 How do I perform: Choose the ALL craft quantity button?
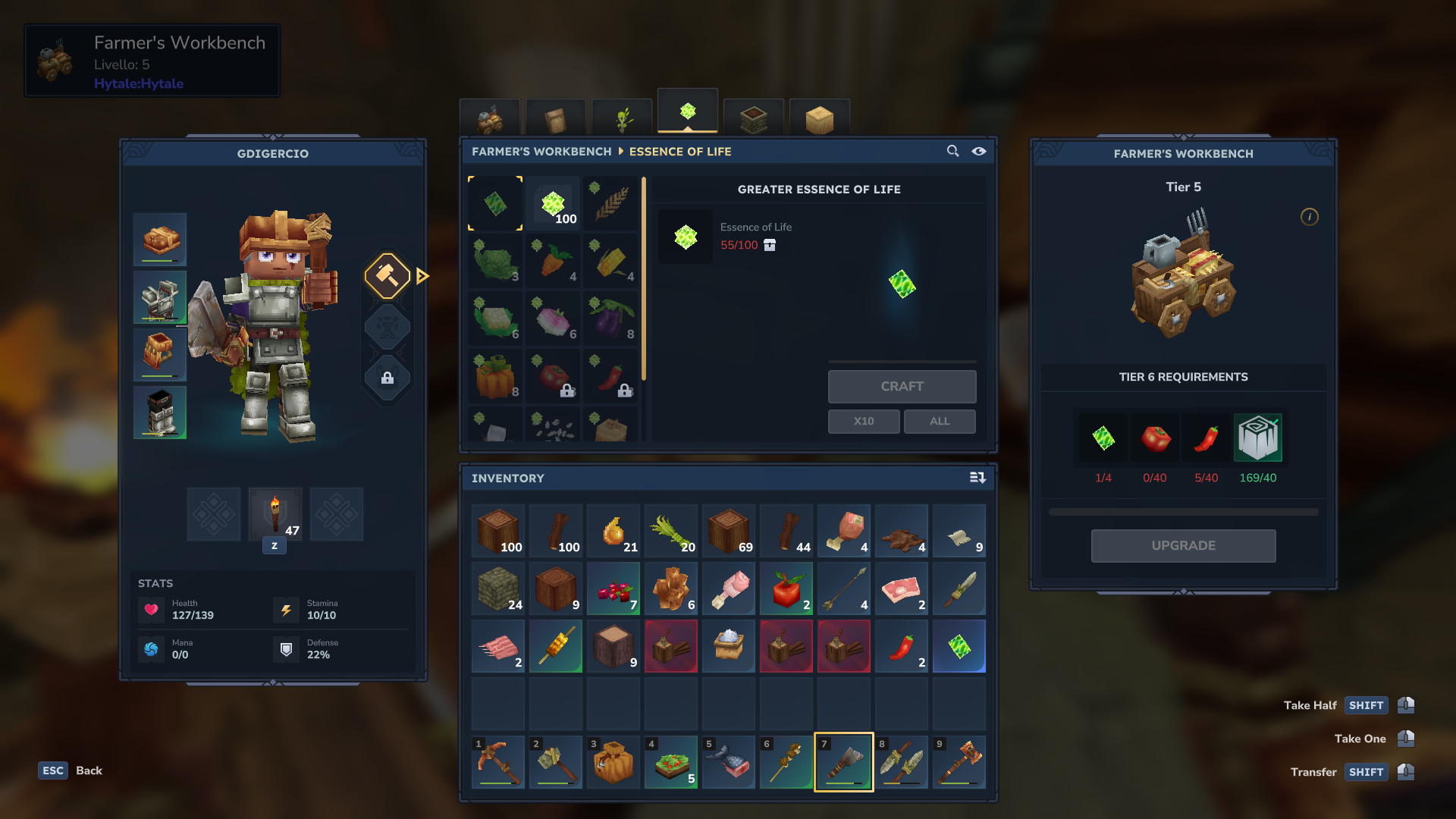(x=940, y=421)
